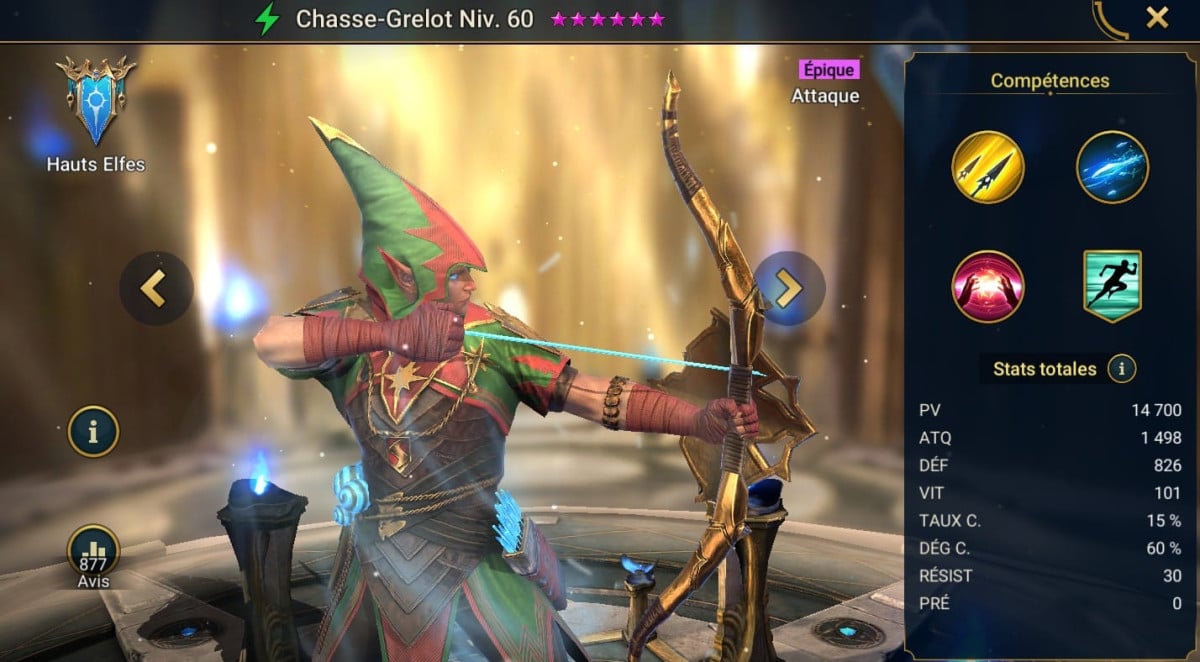
Task: Click the Hauts Elfes faction emblem
Action: [95, 102]
